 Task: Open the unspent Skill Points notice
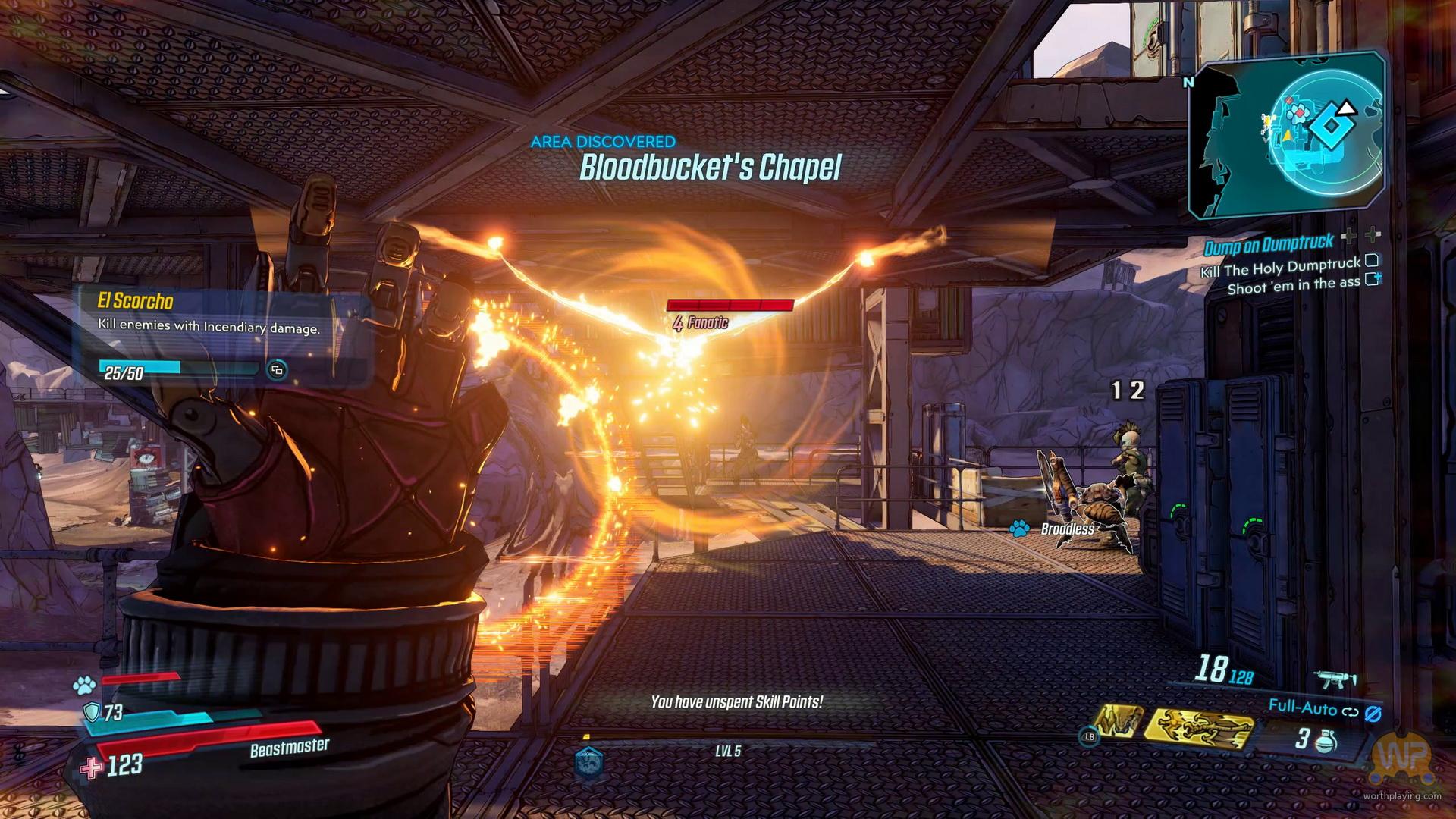coord(736,702)
